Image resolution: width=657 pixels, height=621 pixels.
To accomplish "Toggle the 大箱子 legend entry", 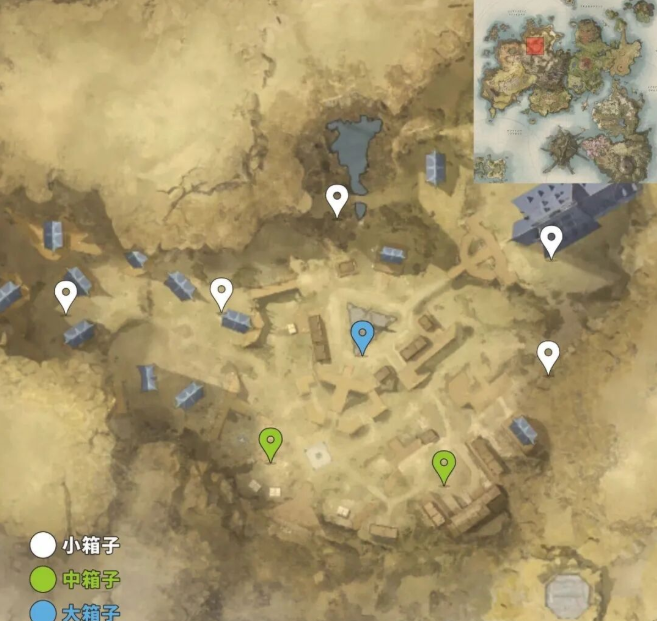I will [x=75, y=611].
